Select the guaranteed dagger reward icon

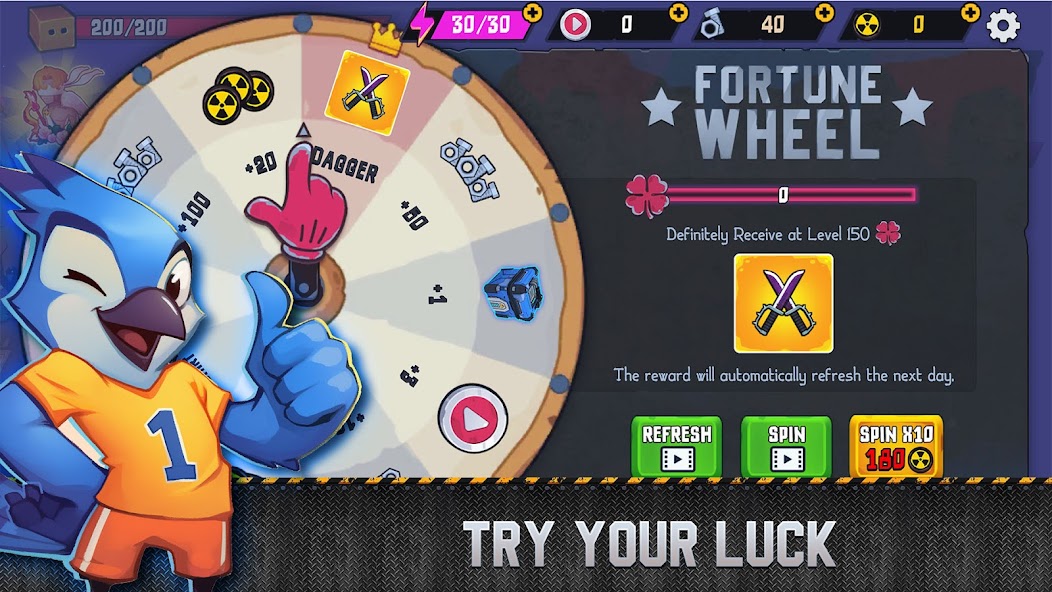tap(783, 303)
